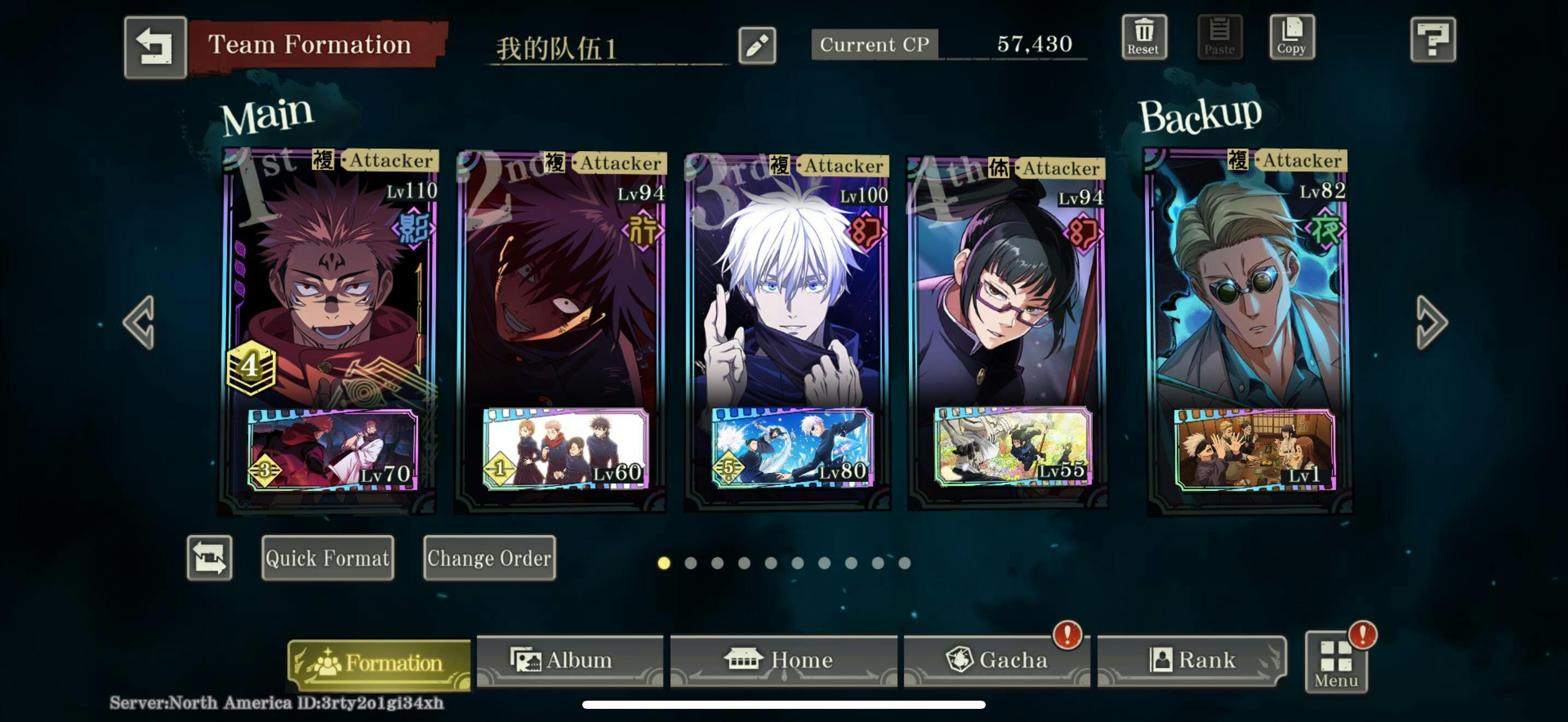Image resolution: width=1568 pixels, height=722 pixels.
Task: Show the next team with right arrow
Action: pos(1431,323)
